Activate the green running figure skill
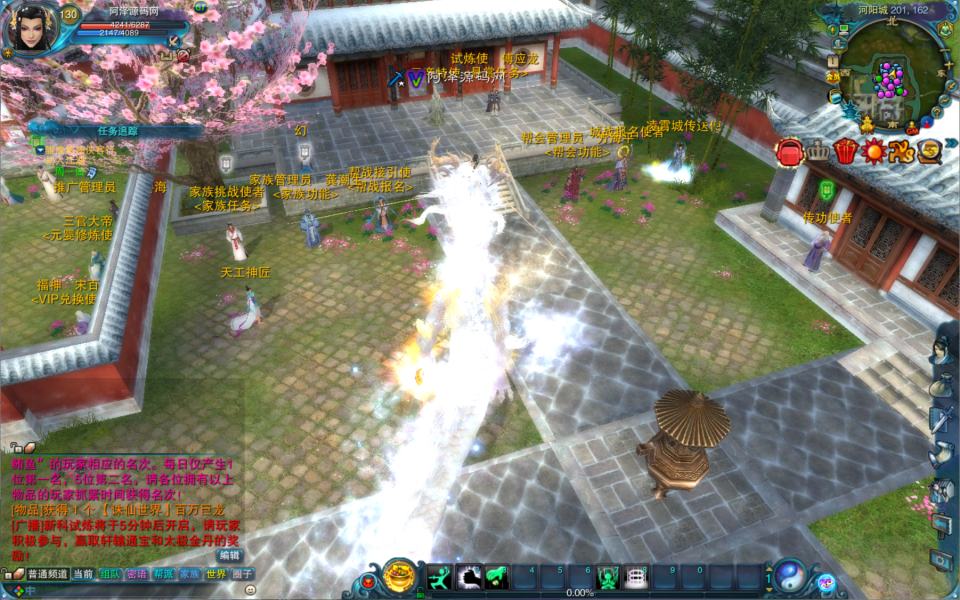The image size is (960, 600). 440,577
